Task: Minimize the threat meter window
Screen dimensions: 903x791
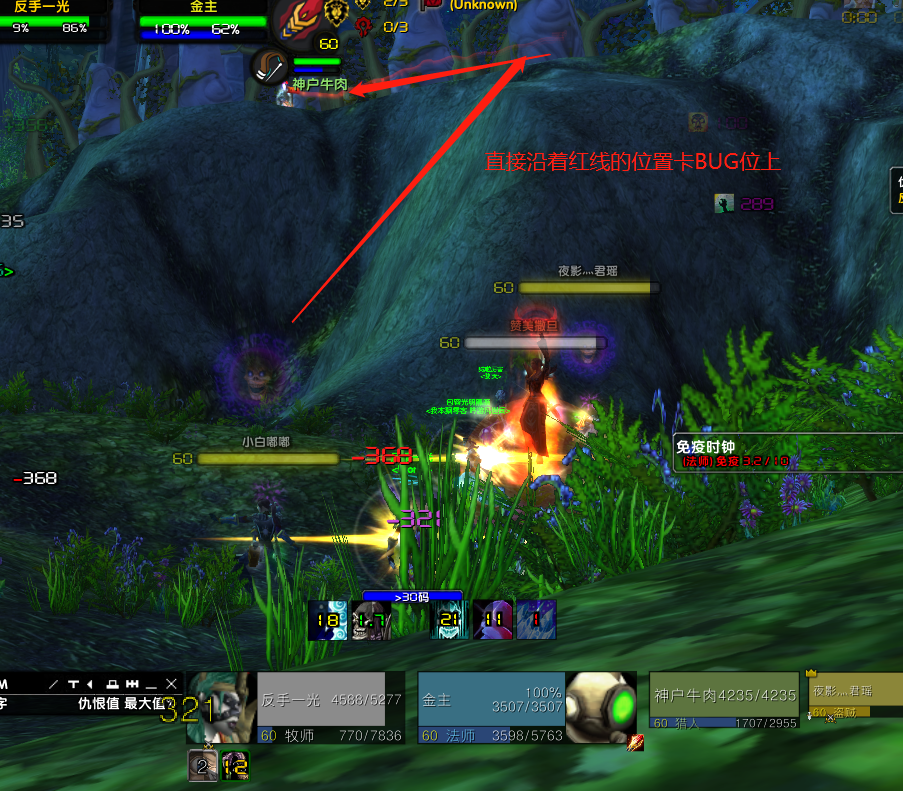Action: point(152,684)
